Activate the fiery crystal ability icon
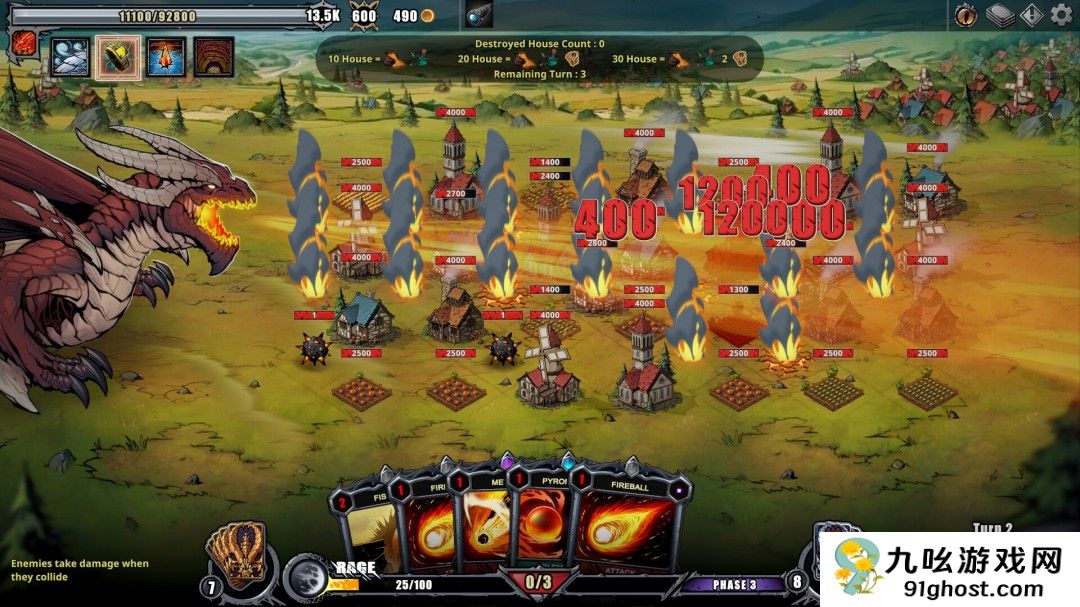Image resolution: width=1080 pixels, height=607 pixels. pyautogui.click(x=166, y=57)
